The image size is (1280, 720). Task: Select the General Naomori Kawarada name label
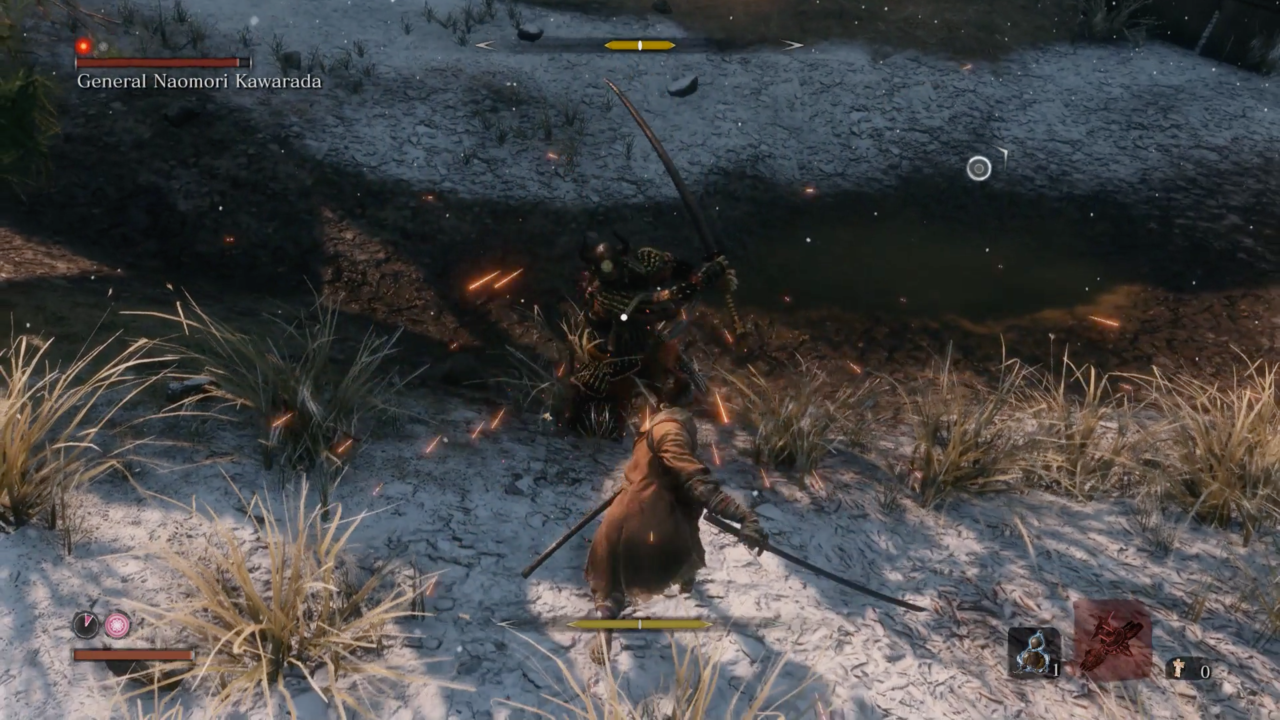197,81
